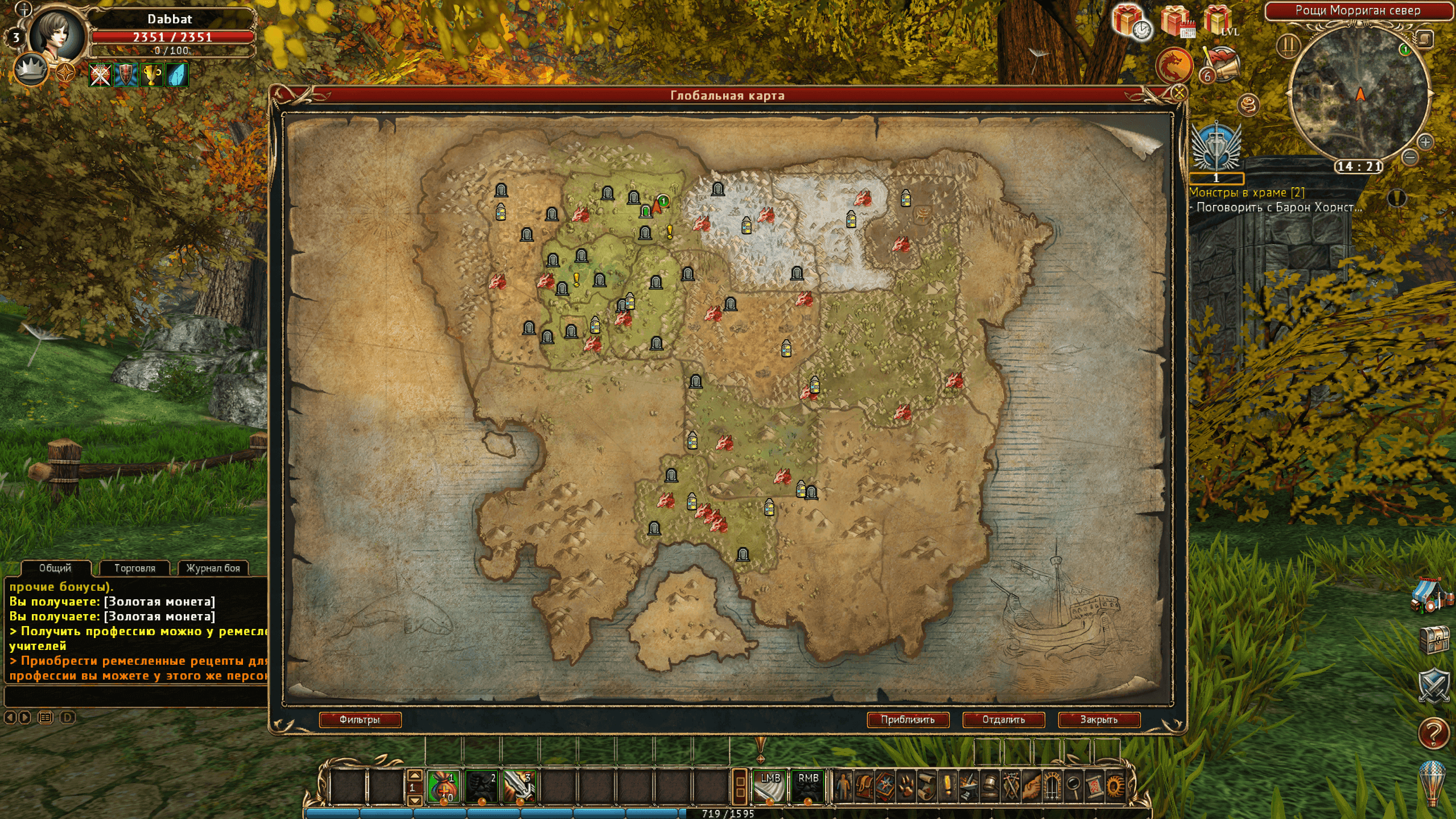Viewport: 1456px width, 819px height.
Task: Zoom in with the Приблизить button
Action: (908, 720)
